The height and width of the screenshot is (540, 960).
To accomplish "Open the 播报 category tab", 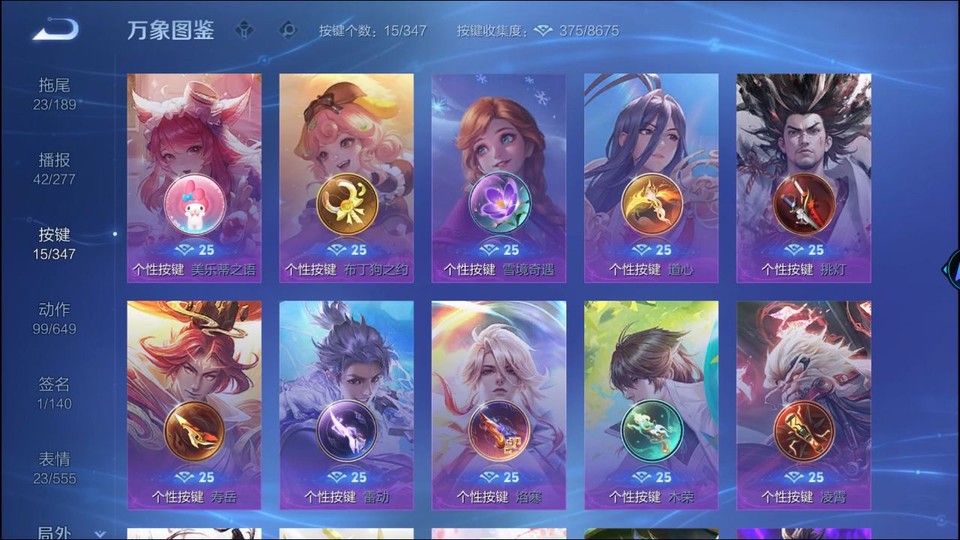I will coord(55,169).
